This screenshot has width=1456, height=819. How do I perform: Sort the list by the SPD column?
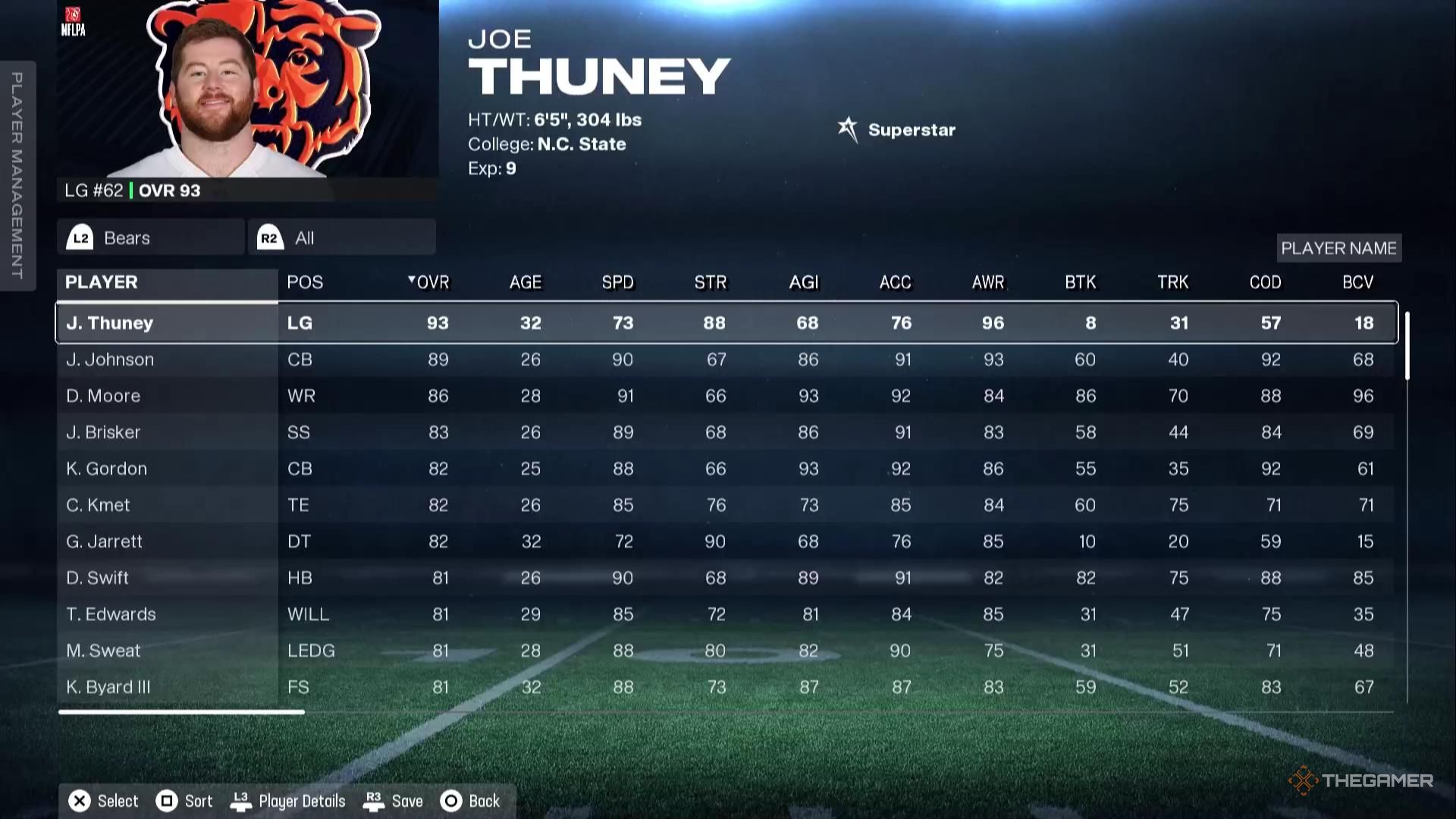(x=617, y=281)
